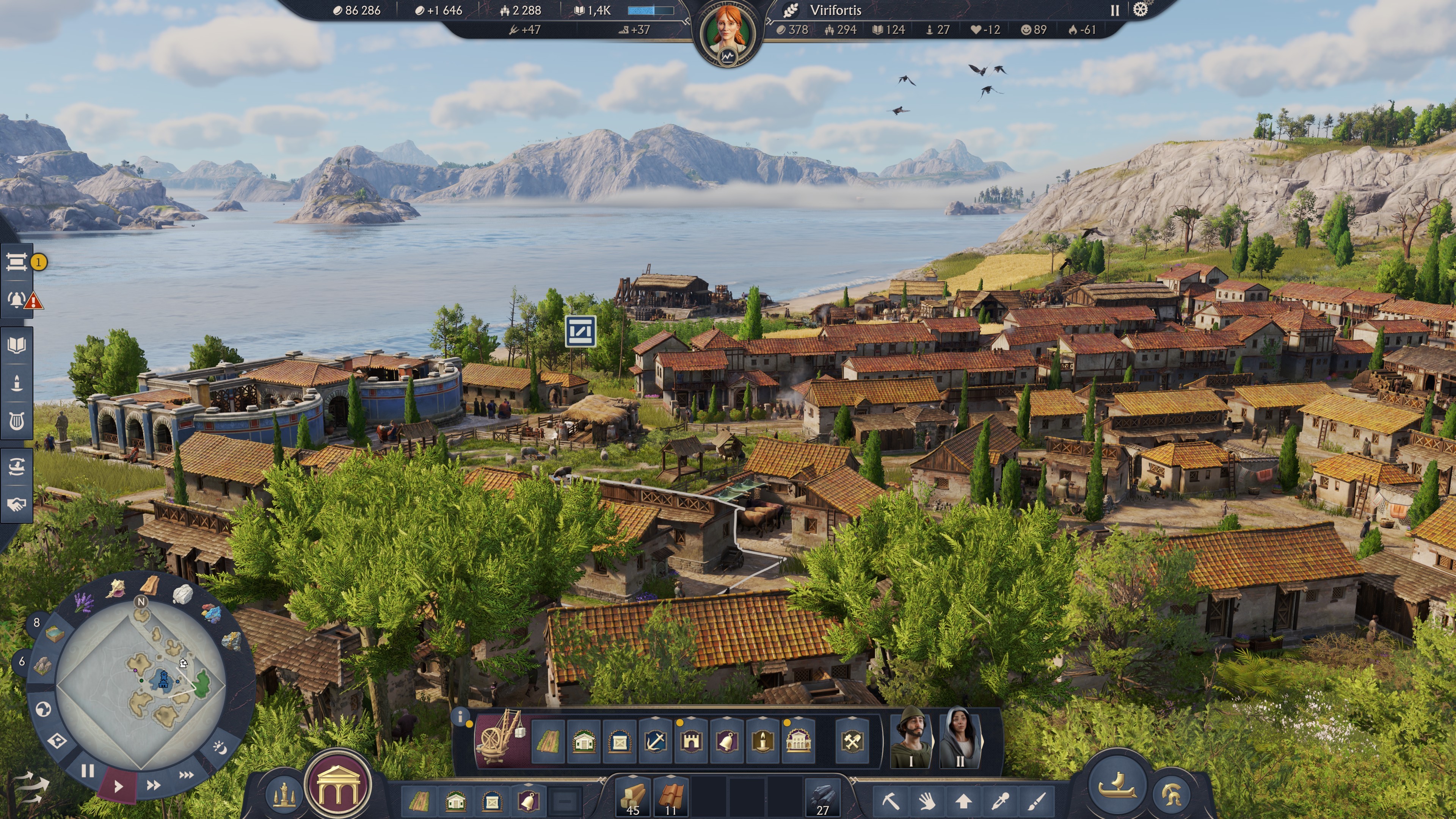This screenshot has width=1456, height=819.
Task: Open the scroll quest log button
Action: click(x=16, y=262)
